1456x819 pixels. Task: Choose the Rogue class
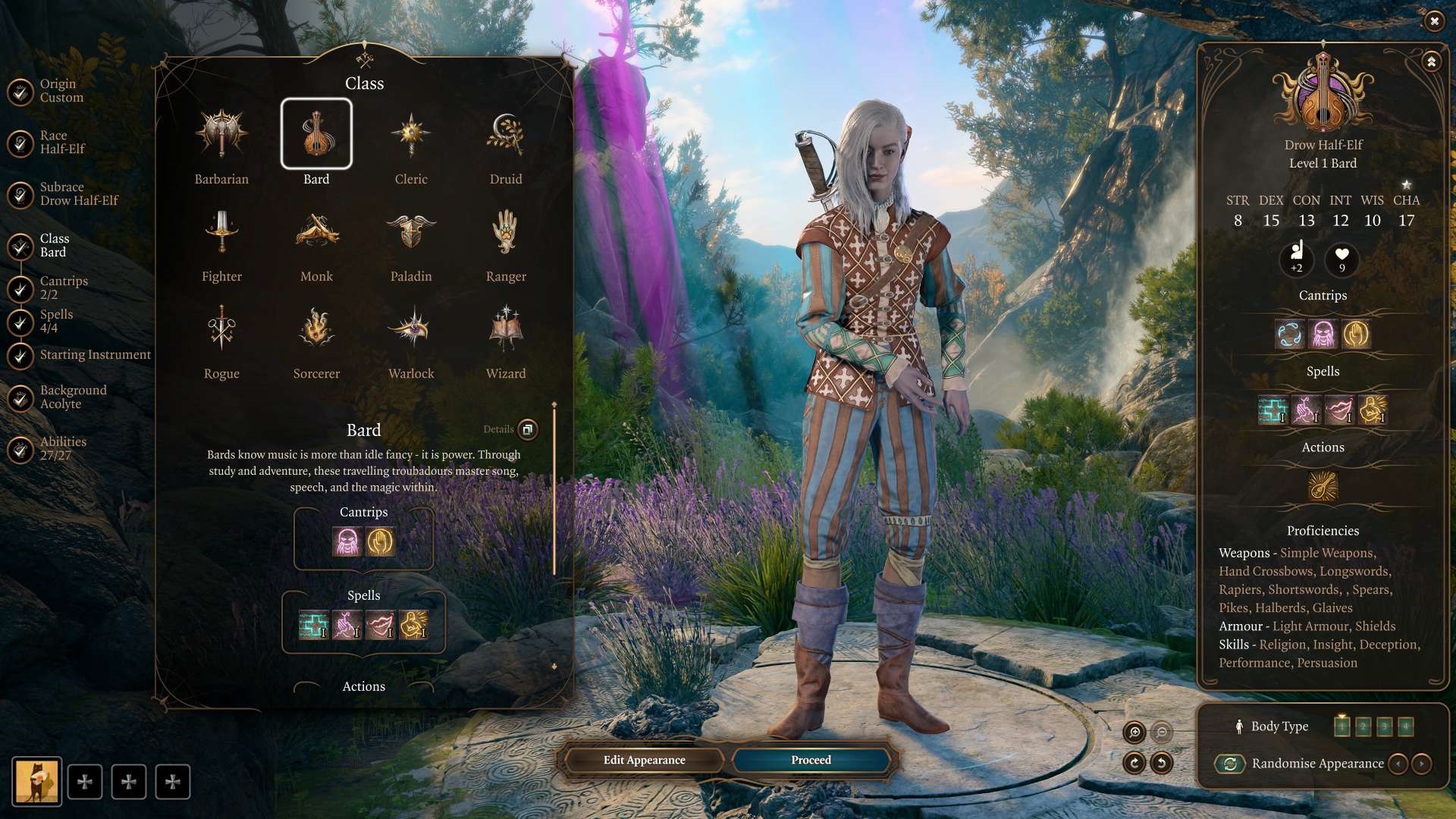click(x=221, y=329)
